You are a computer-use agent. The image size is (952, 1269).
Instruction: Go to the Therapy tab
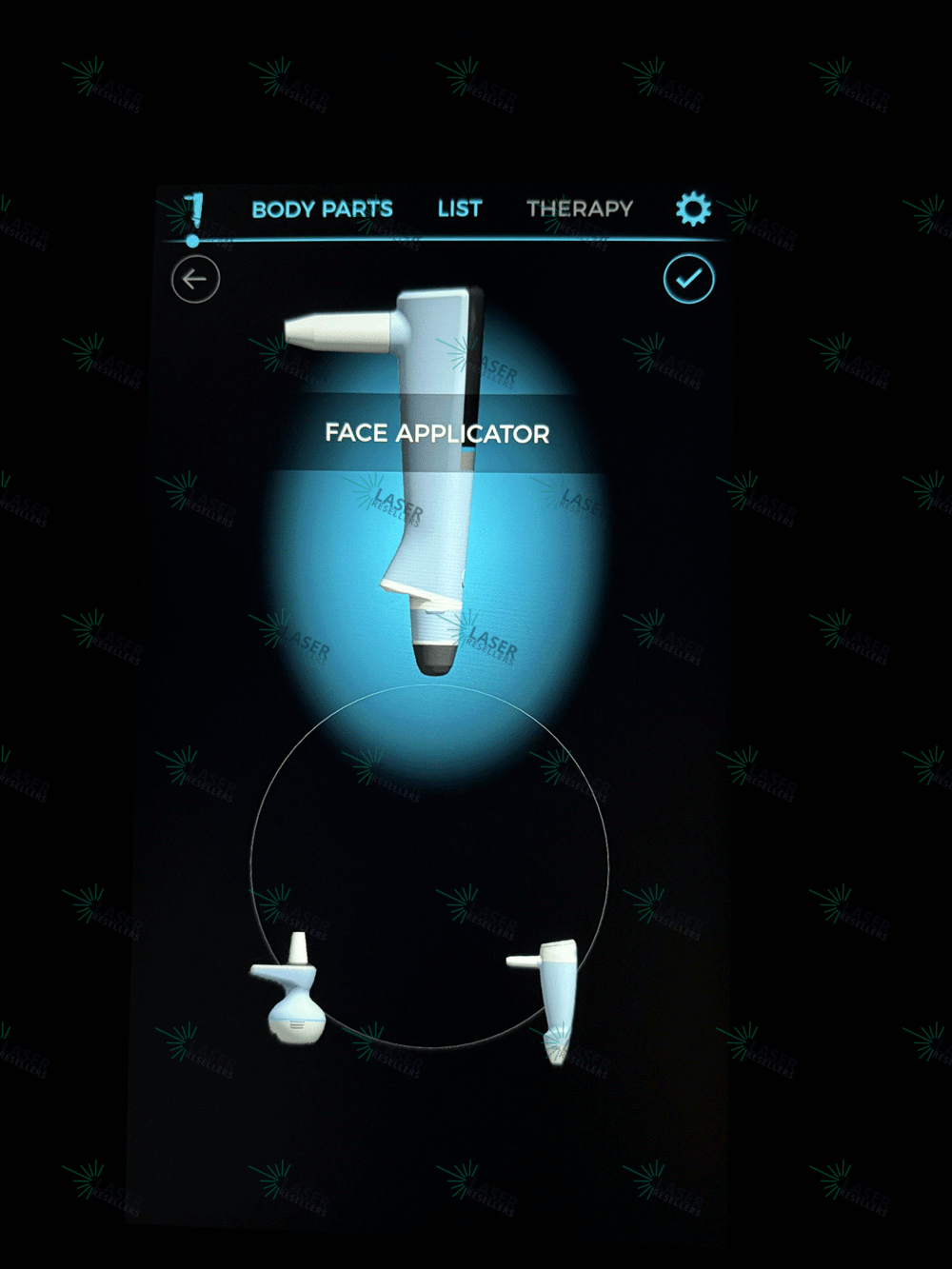click(x=580, y=208)
